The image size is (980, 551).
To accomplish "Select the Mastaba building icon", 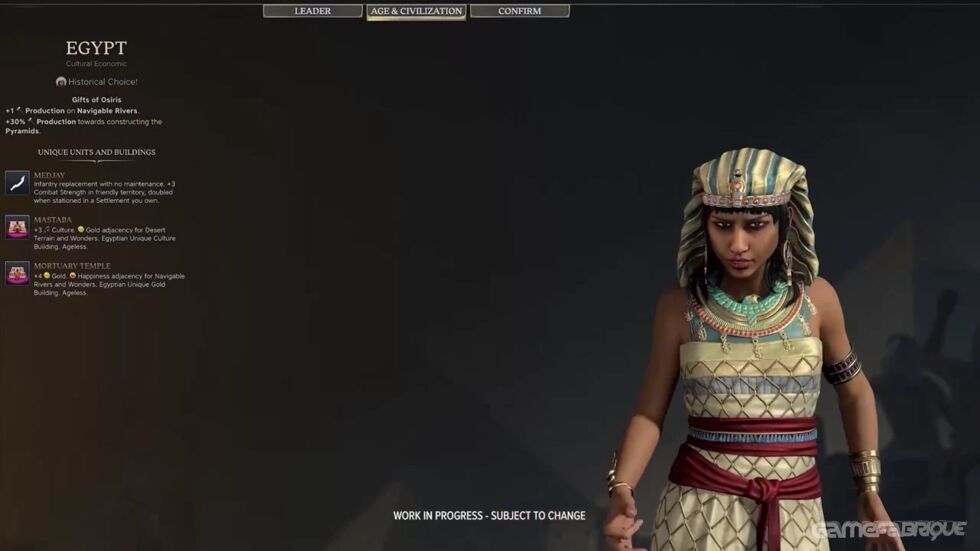I will (17, 227).
